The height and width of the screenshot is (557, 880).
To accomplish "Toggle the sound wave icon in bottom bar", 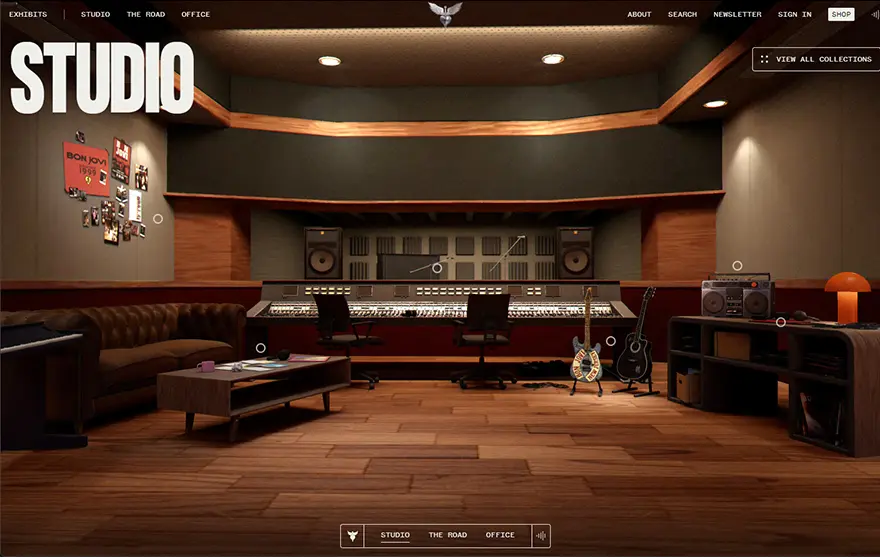I will pyautogui.click(x=541, y=536).
